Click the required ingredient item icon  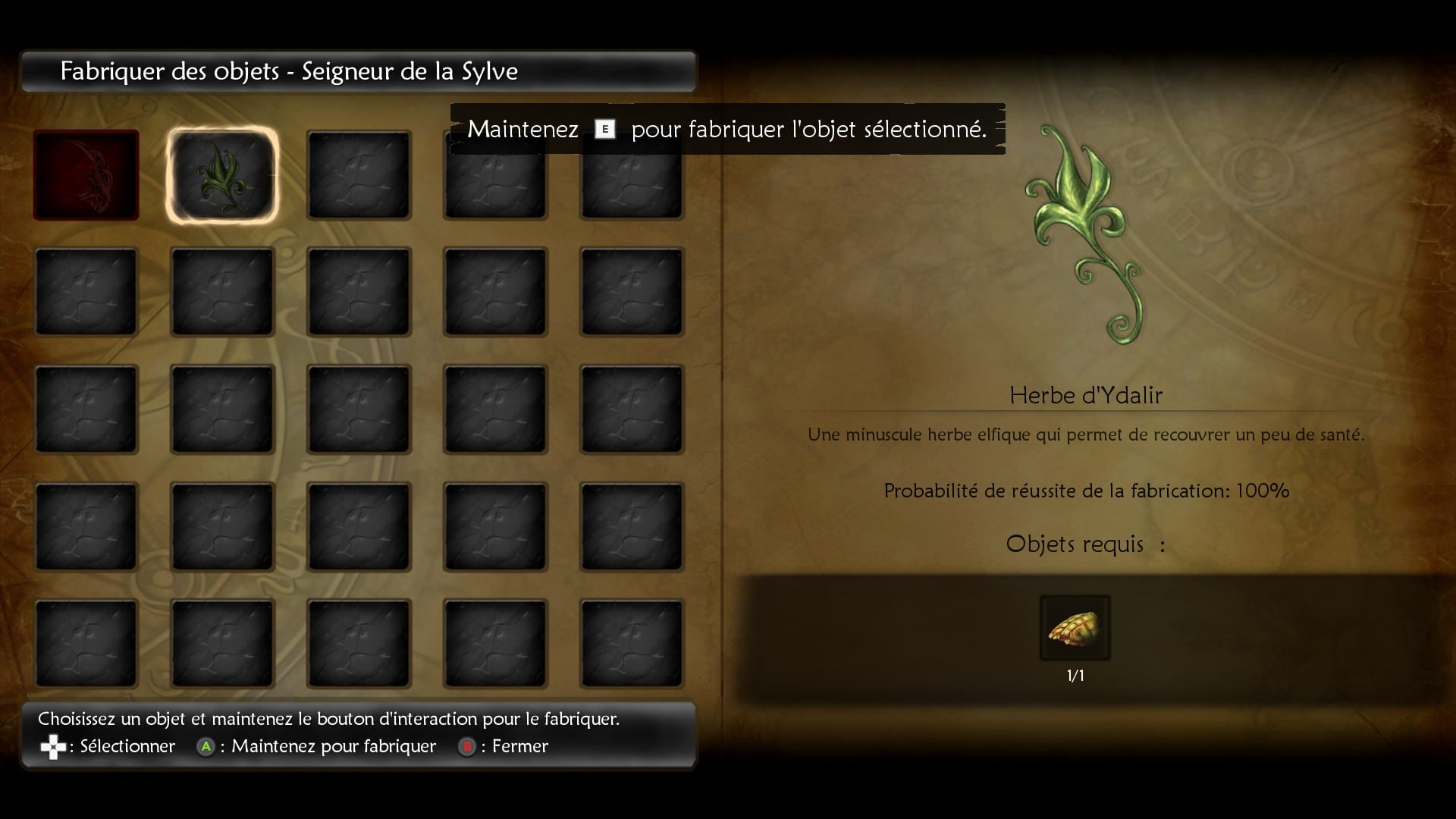pyautogui.click(x=1075, y=628)
